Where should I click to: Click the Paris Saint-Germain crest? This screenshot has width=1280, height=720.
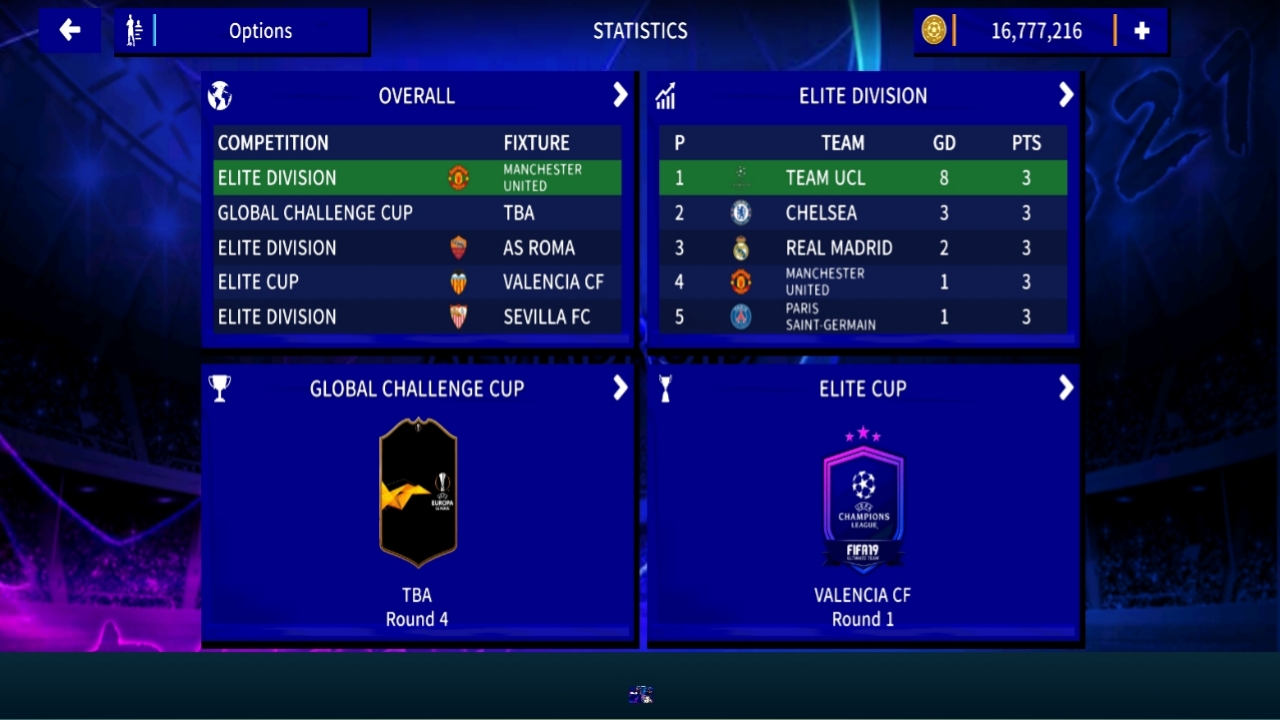(740, 317)
